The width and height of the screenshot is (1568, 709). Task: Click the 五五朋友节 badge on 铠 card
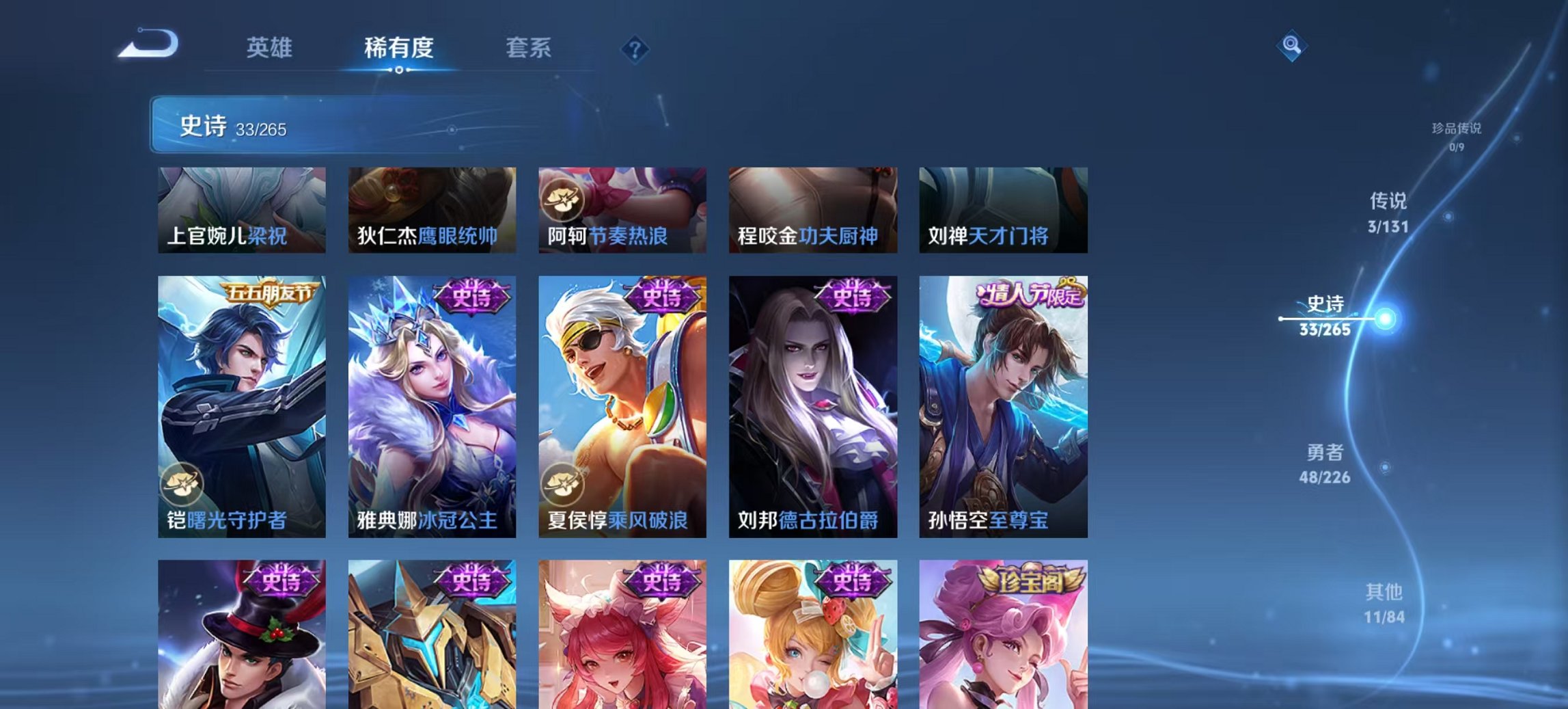click(x=270, y=291)
